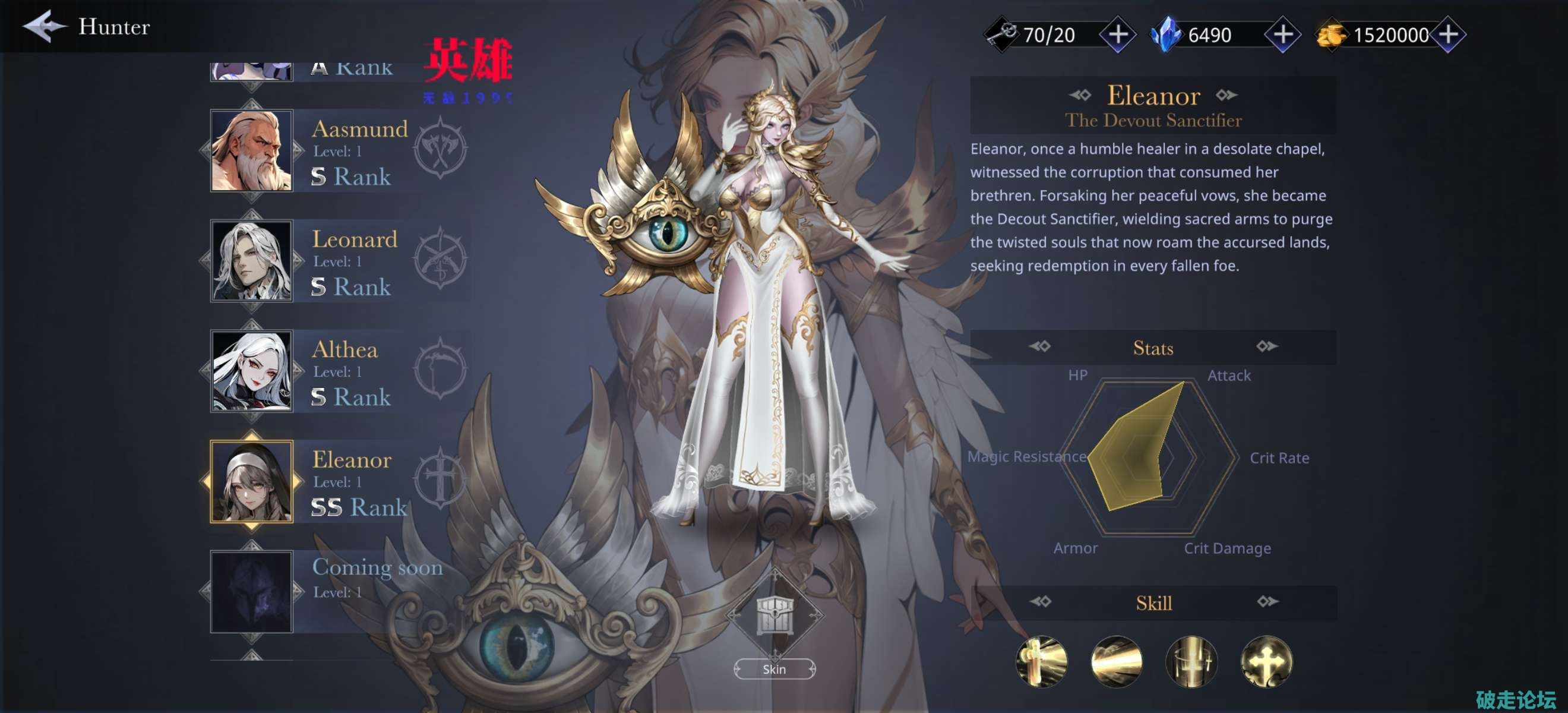Inspect the light beam skill icon

(1117, 661)
